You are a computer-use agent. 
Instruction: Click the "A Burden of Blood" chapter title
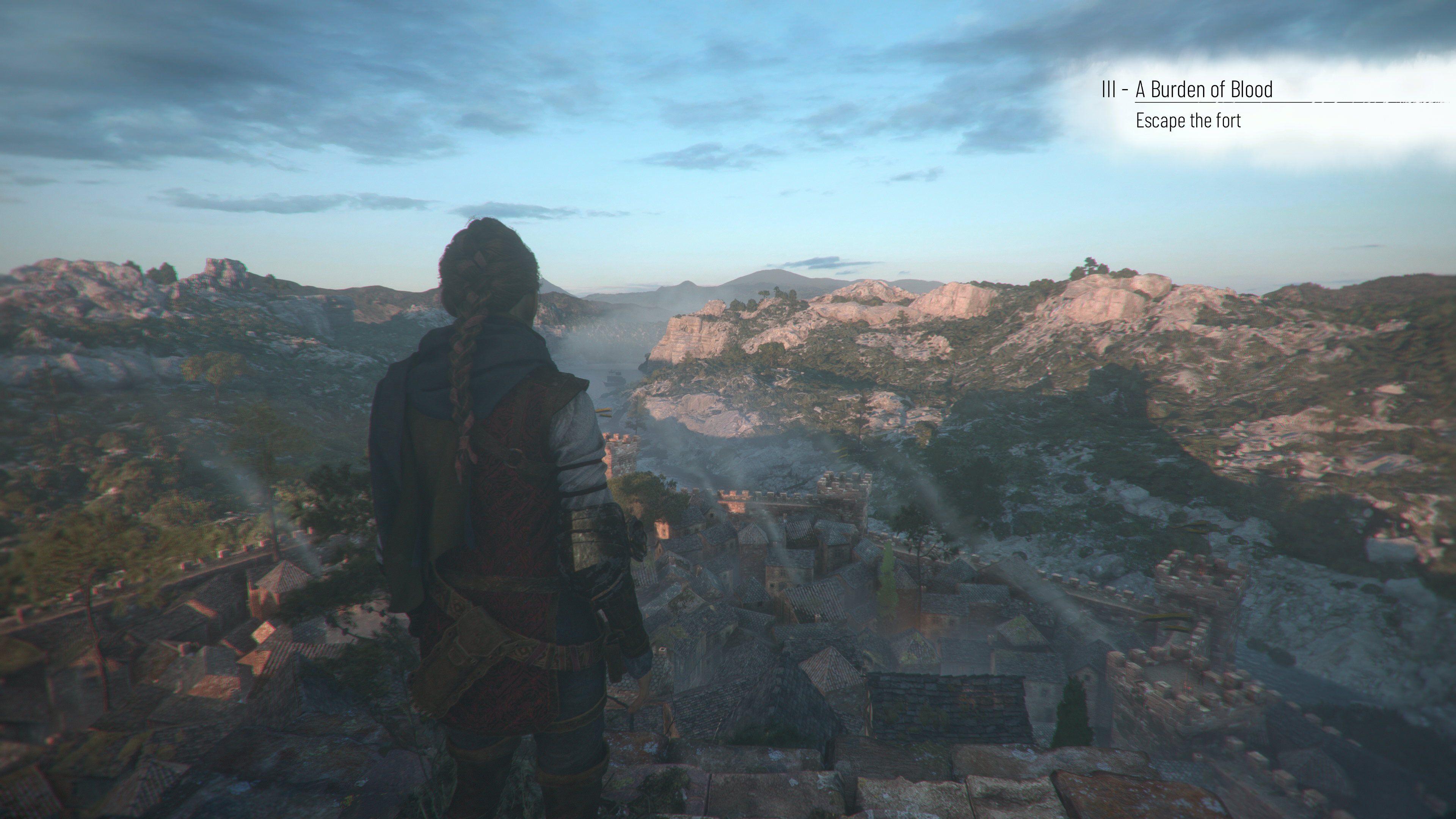pyautogui.click(x=1204, y=90)
